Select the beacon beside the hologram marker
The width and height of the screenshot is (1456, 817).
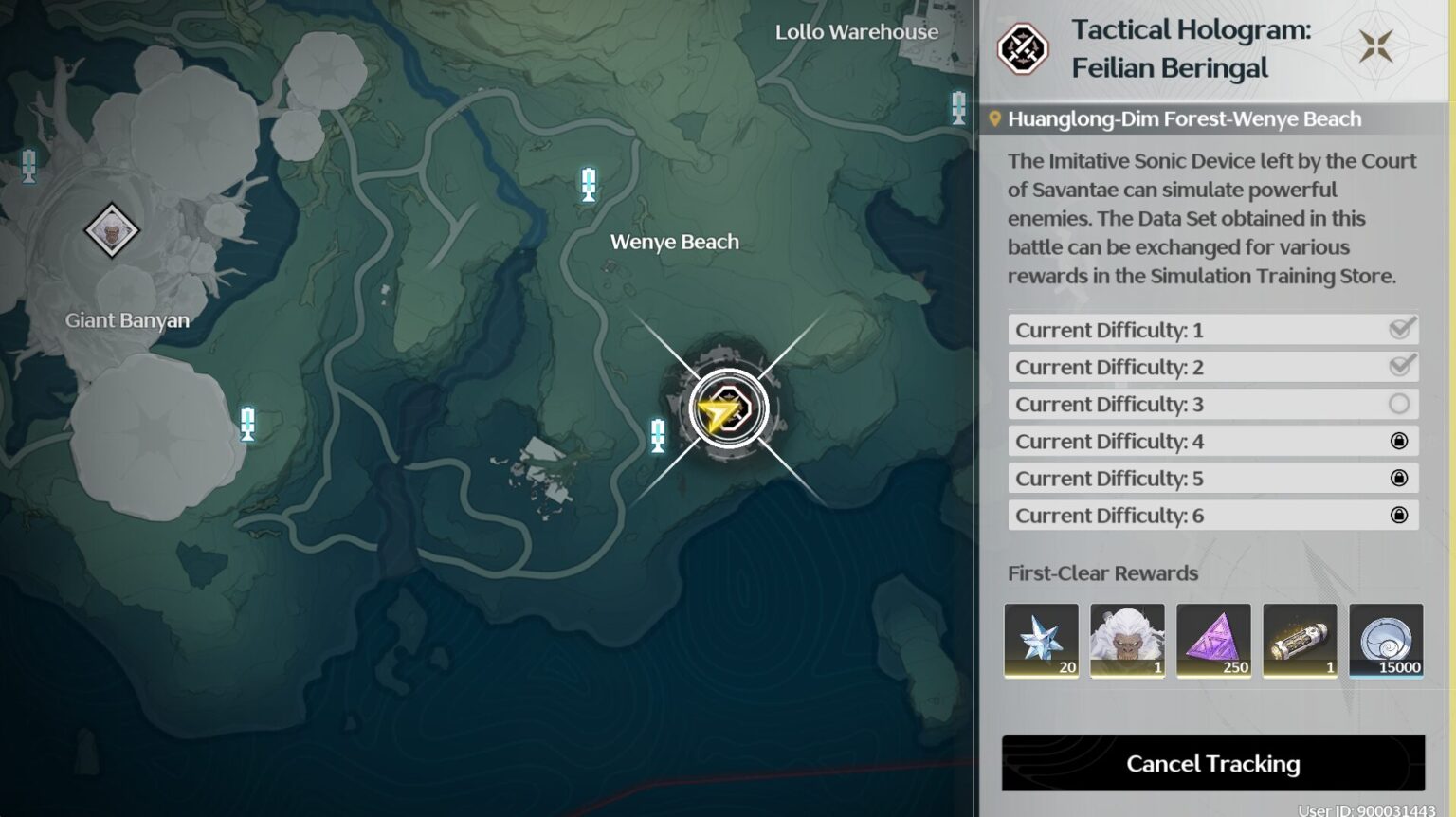(658, 435)
